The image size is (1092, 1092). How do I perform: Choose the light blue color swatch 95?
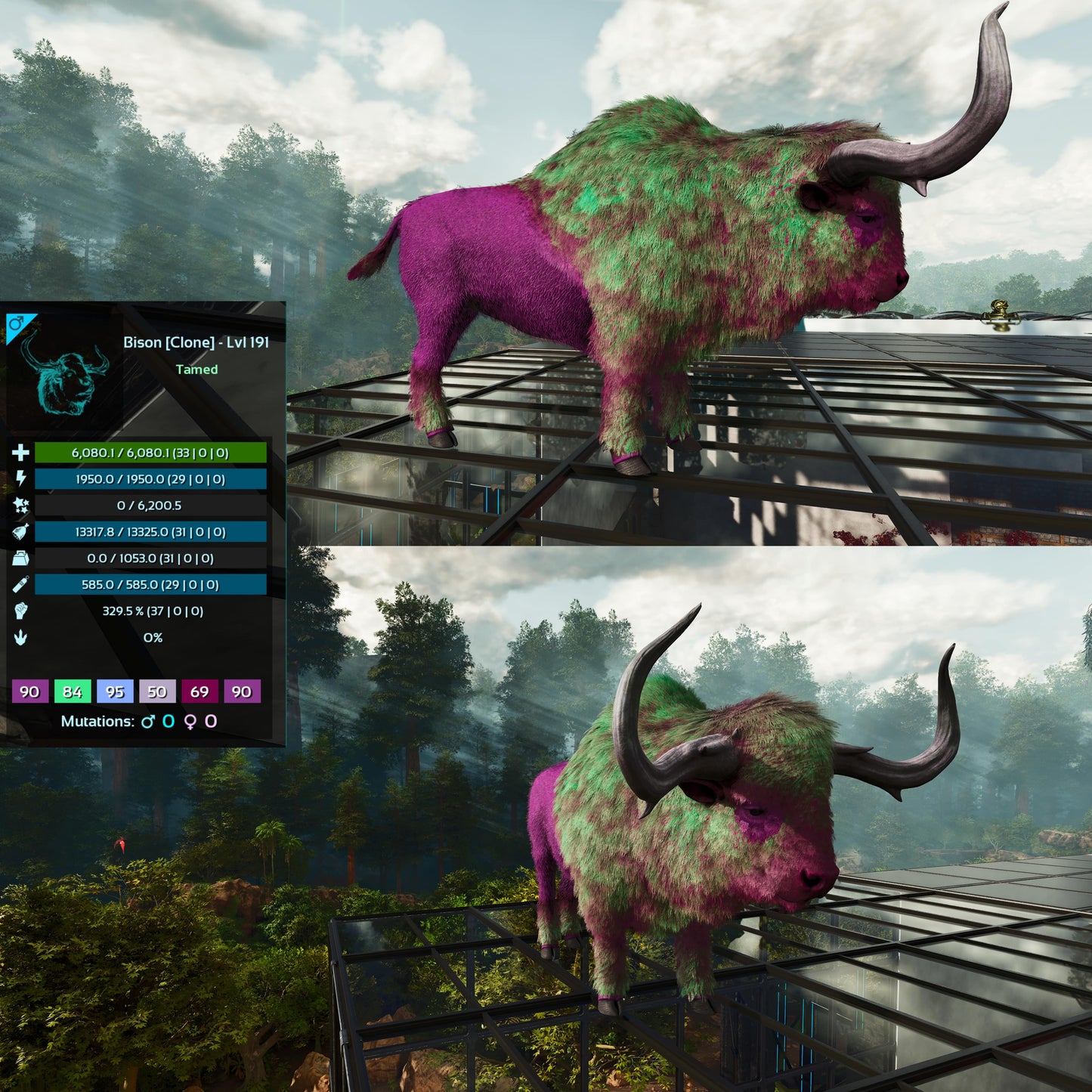click(x=115, y=691)
